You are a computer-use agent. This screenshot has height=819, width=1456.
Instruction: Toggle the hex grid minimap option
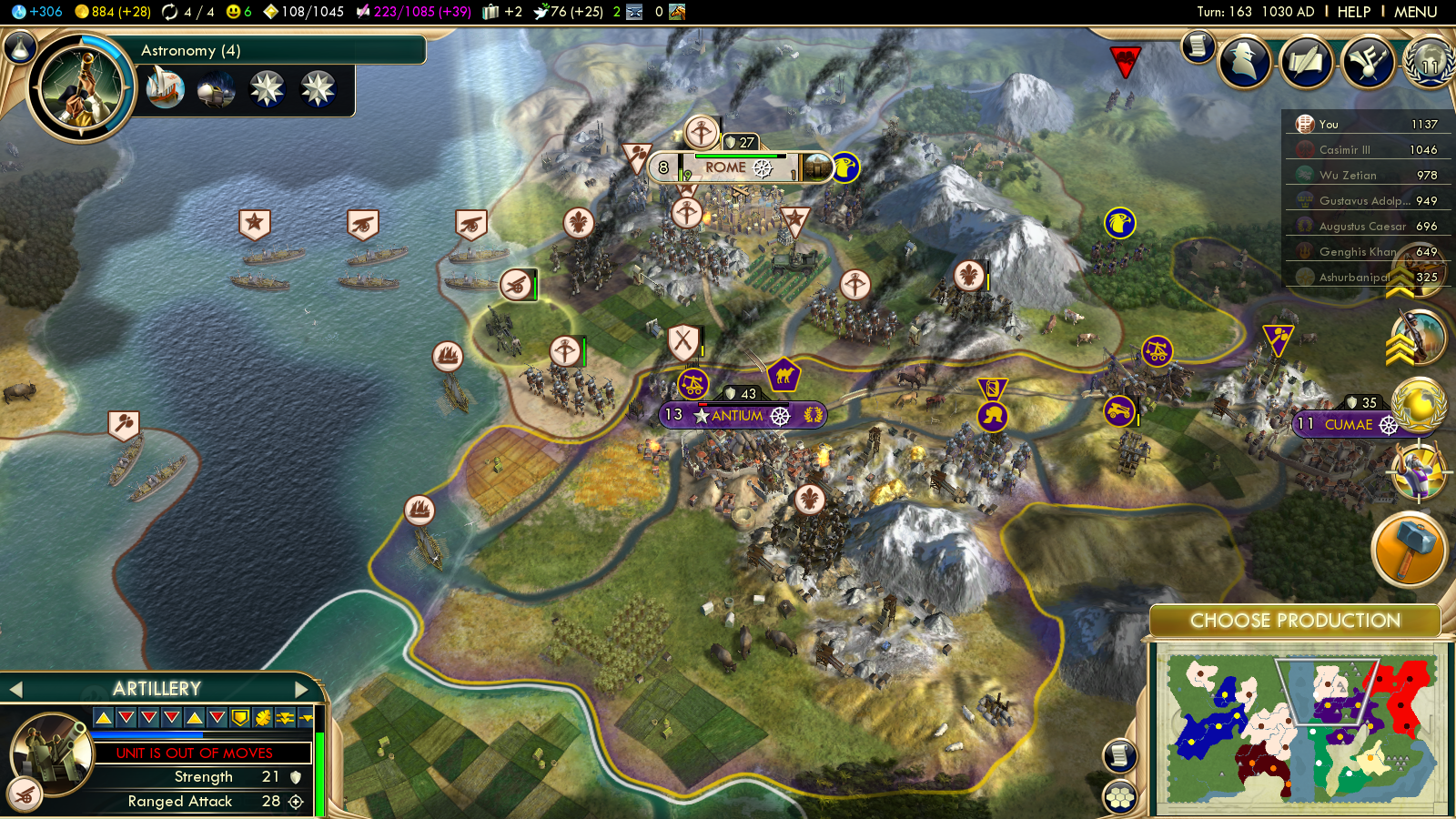pos(1120,797)
